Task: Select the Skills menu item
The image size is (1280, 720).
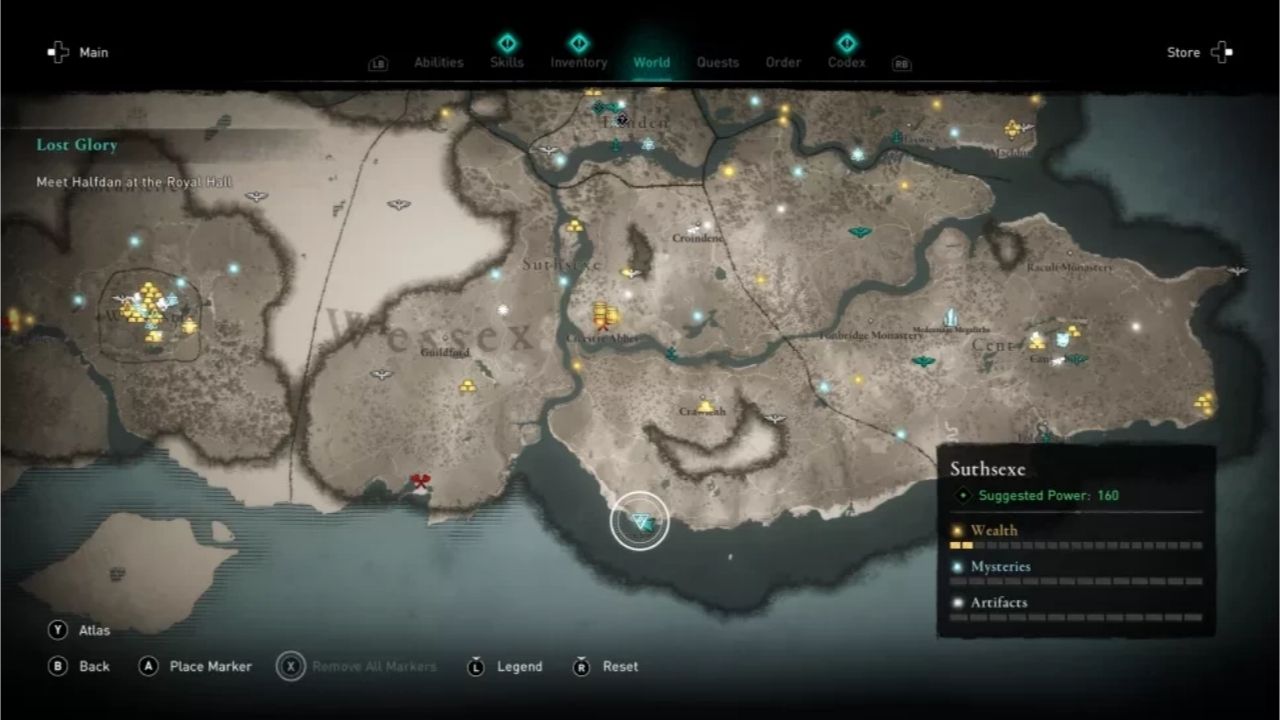Action: (x=507, y=62)
